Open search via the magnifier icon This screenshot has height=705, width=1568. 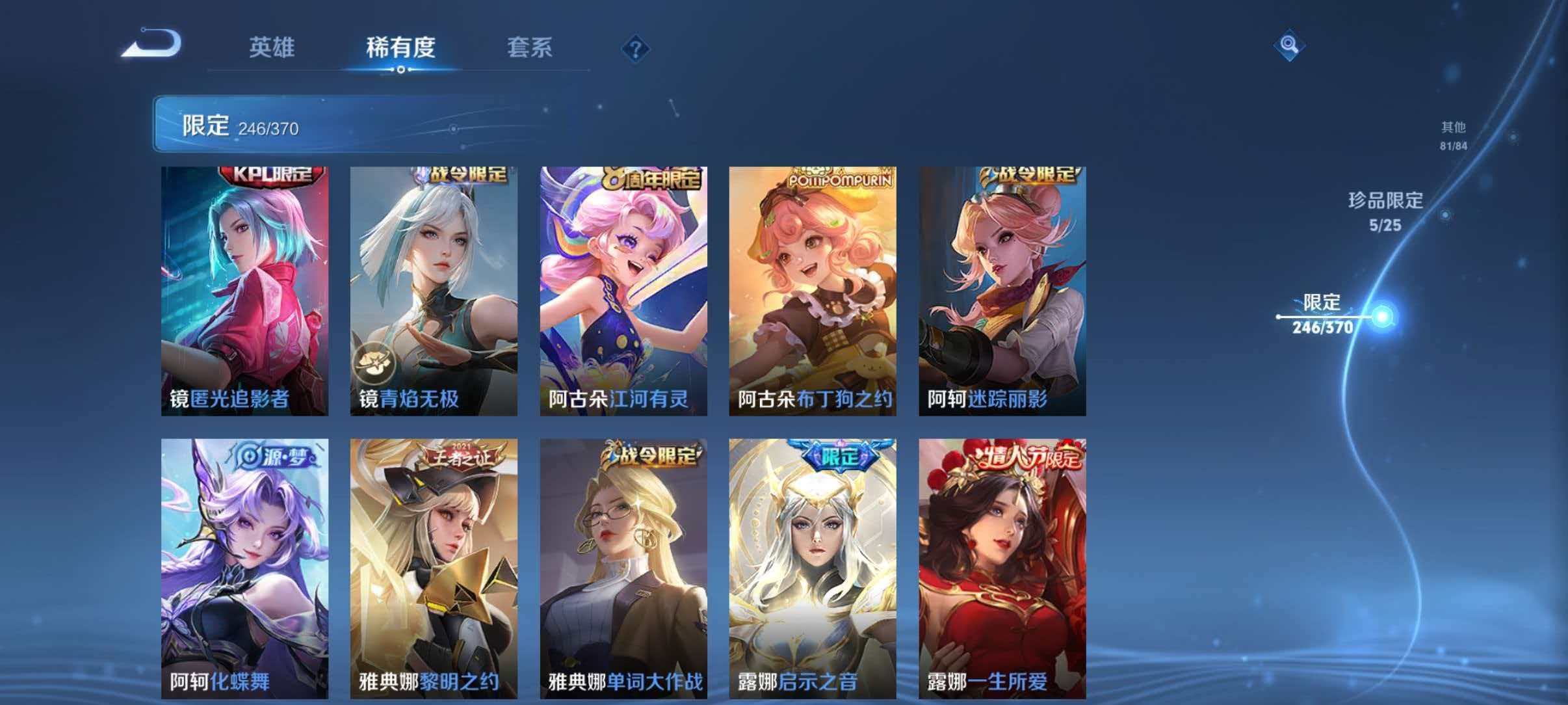tap(1291, 44)
